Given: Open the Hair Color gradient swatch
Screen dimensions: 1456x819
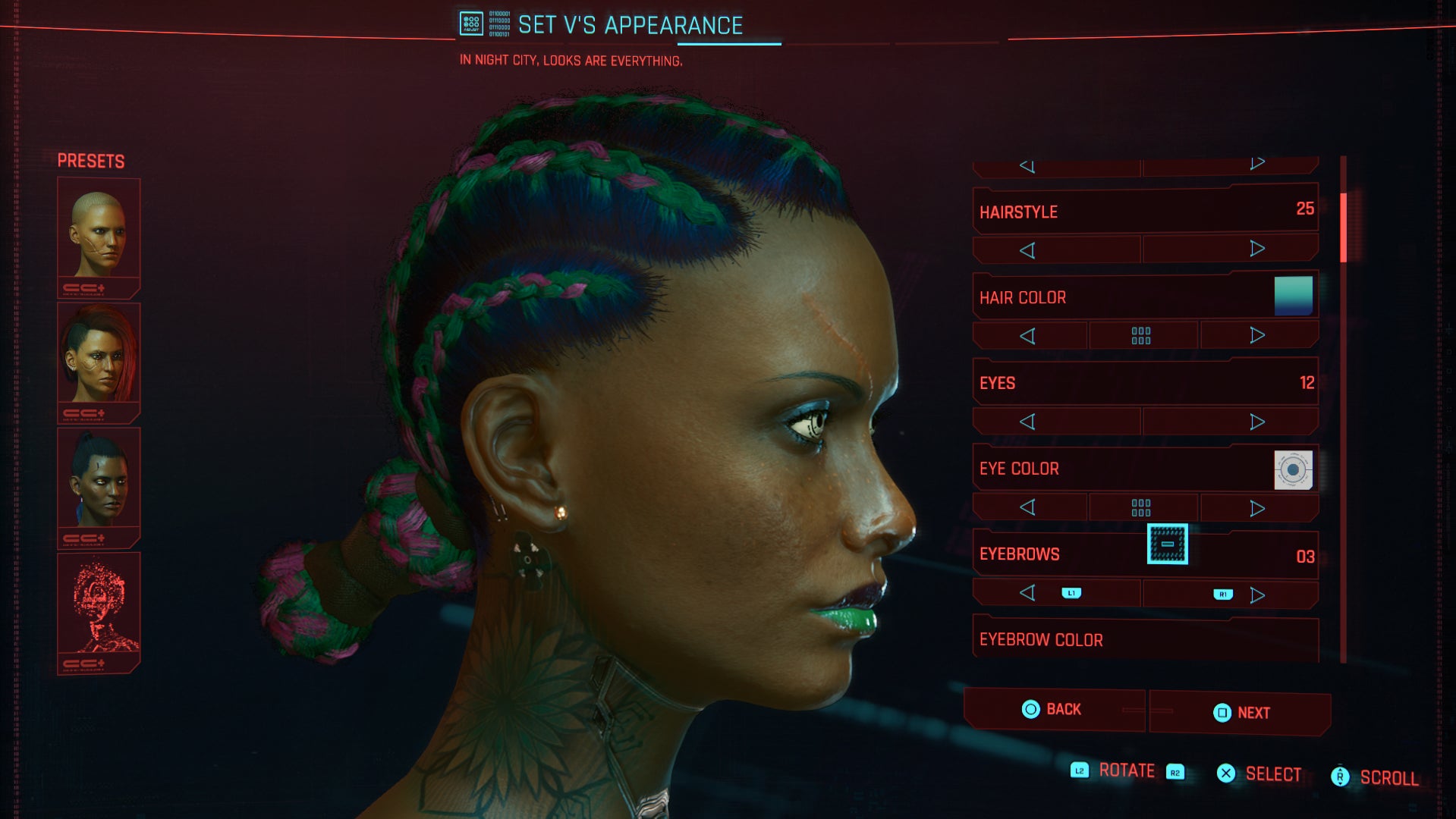Looking at the screenshot, I should (1294, 297).
